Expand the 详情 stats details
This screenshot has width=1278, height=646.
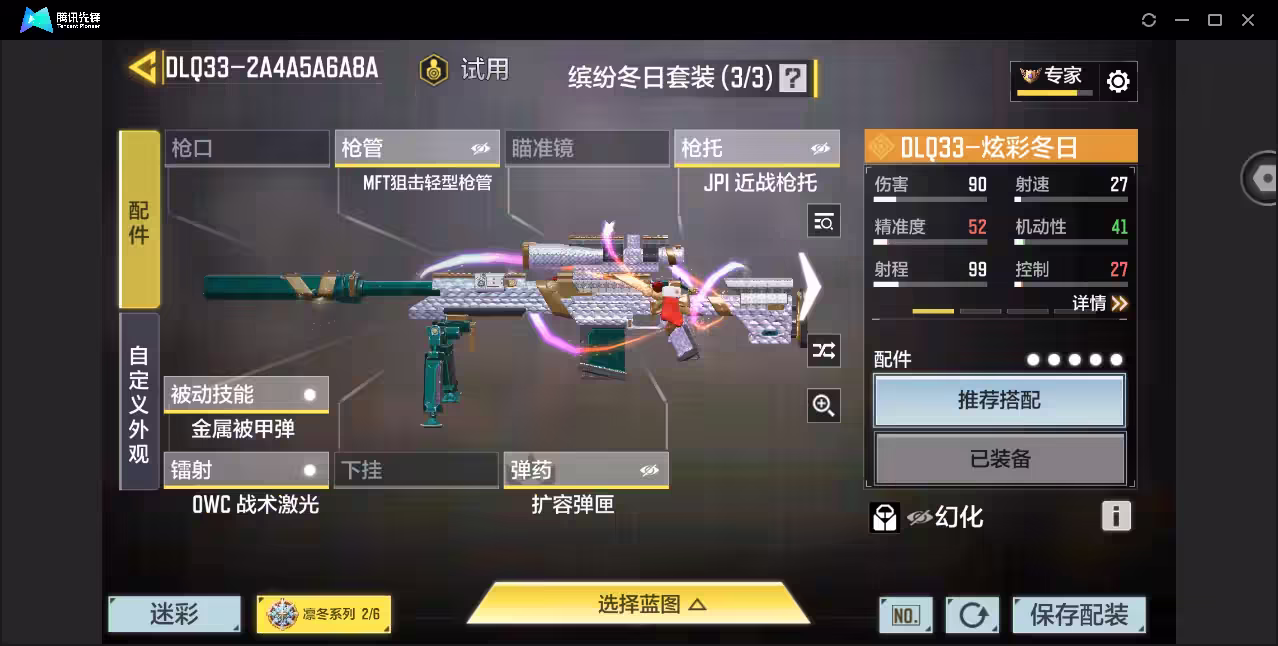click(1100, 303)
